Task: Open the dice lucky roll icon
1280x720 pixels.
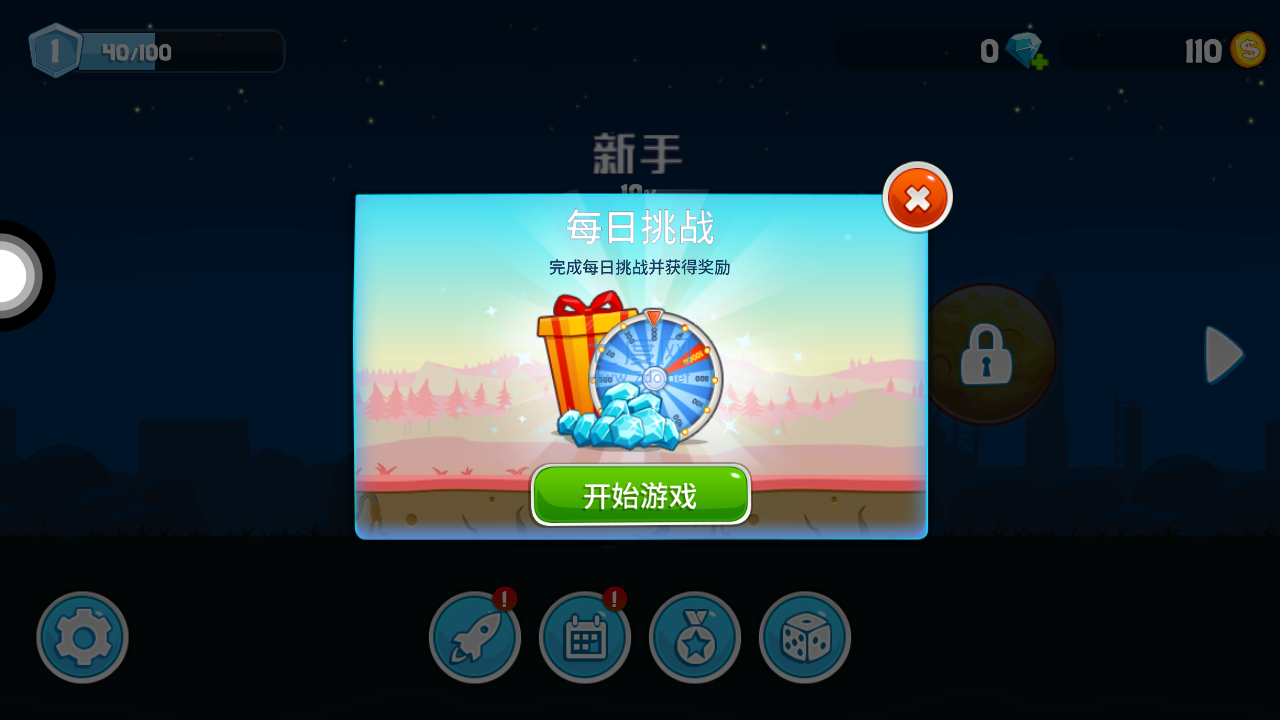Action: (804, 637)
